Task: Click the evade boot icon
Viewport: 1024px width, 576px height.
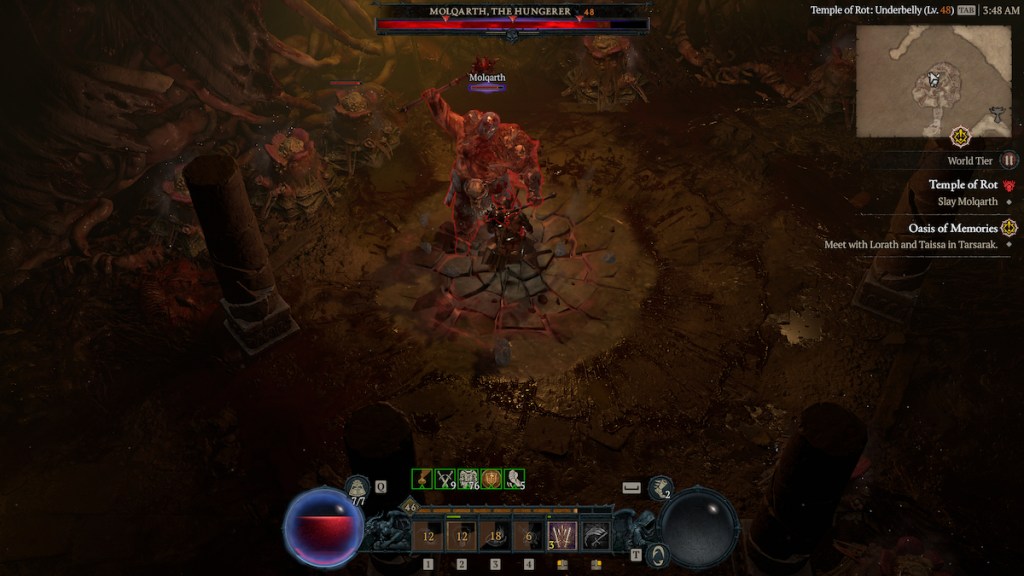Action: [x=660, y=487]
